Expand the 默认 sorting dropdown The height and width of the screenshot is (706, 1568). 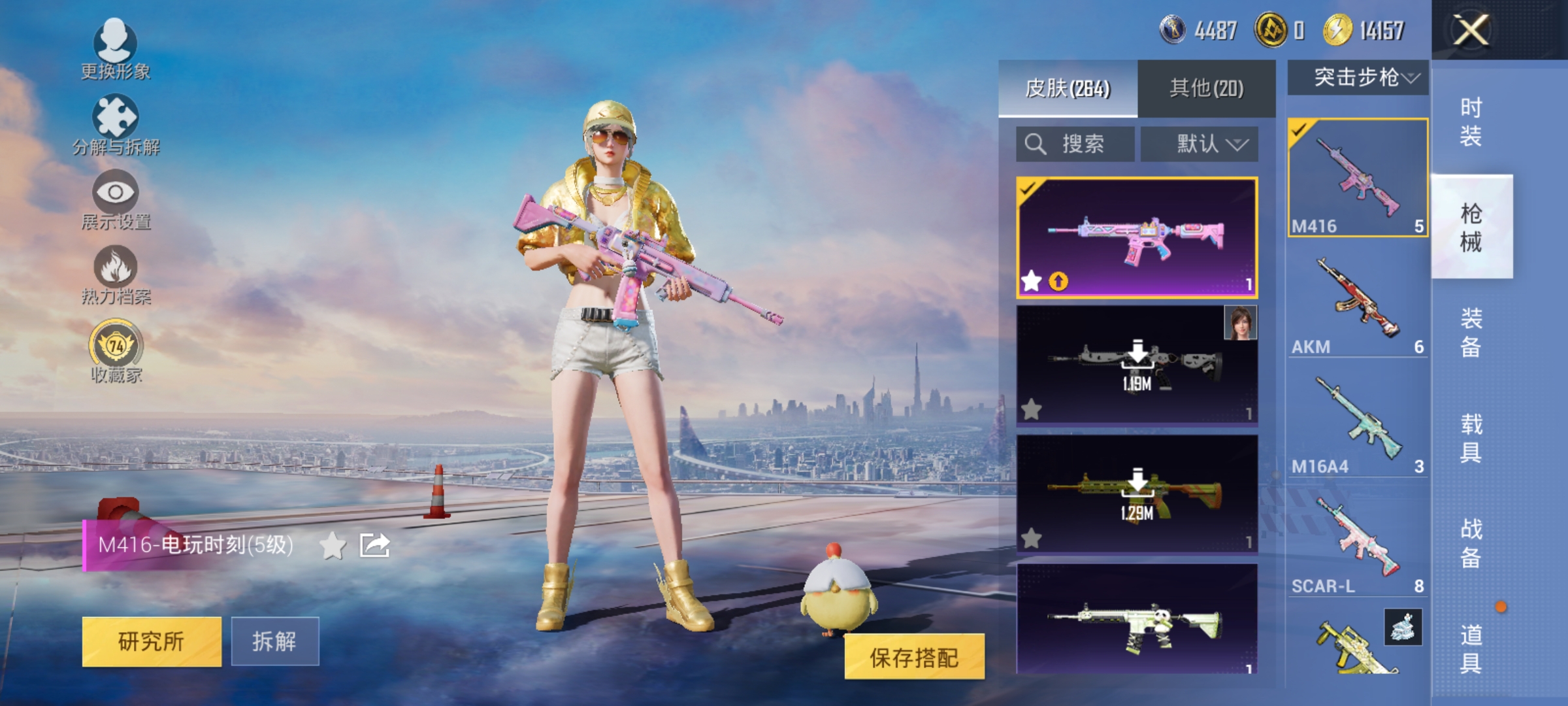pos(1200,144)
